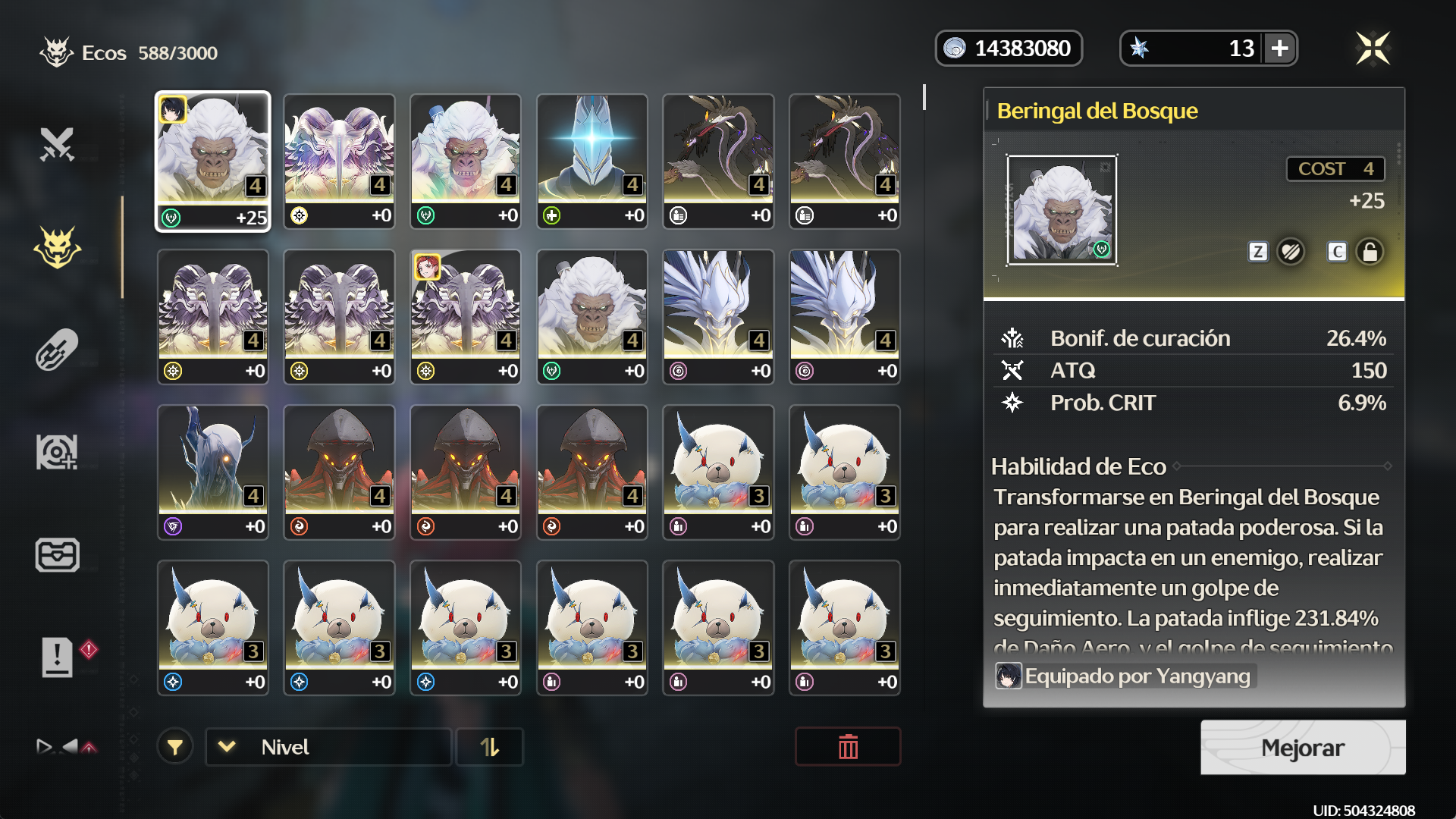
Task: Mark selected echo as discard with slash icon
Action: click(1290, 252)
